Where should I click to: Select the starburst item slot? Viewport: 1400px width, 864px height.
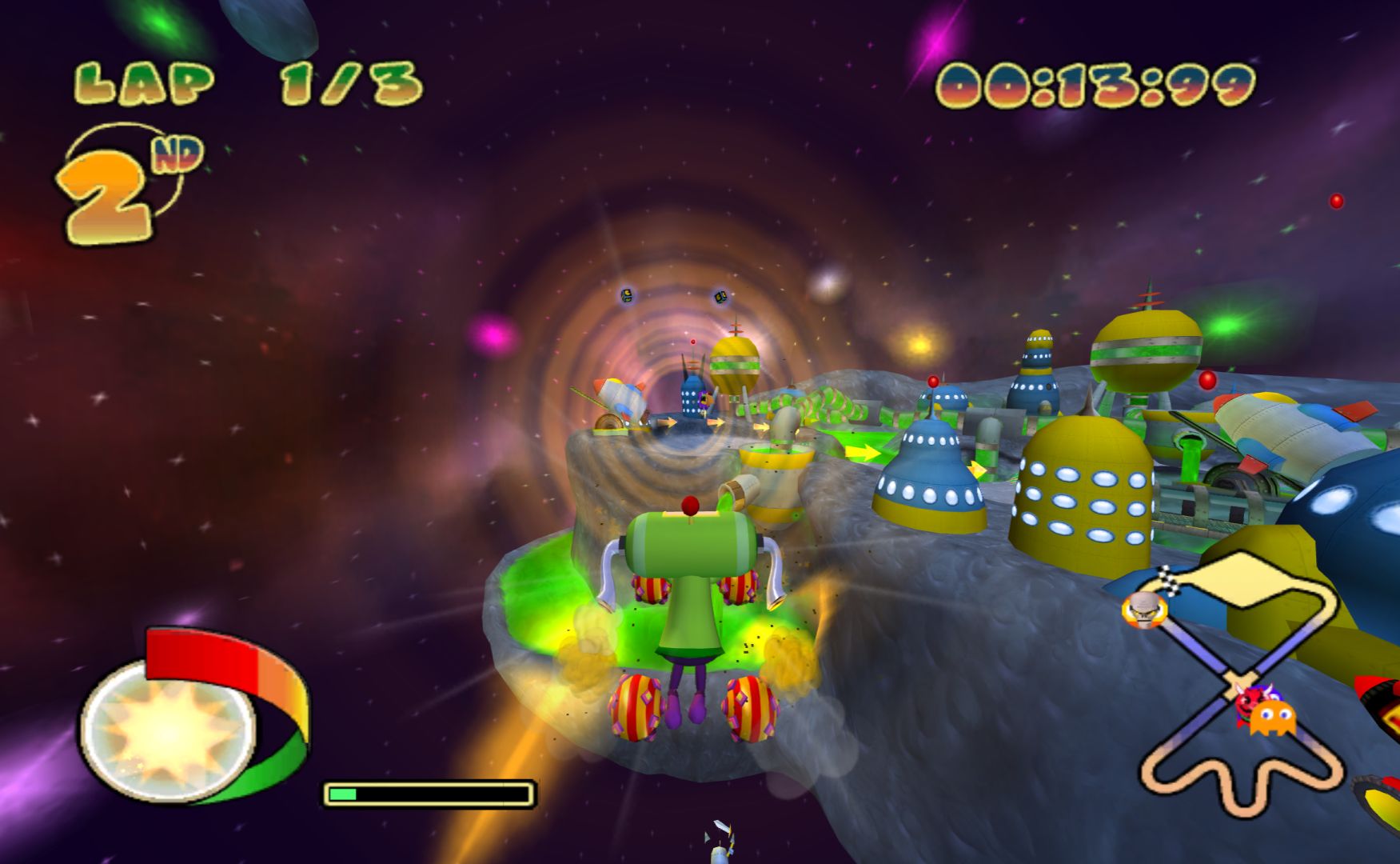coord(168,730)
